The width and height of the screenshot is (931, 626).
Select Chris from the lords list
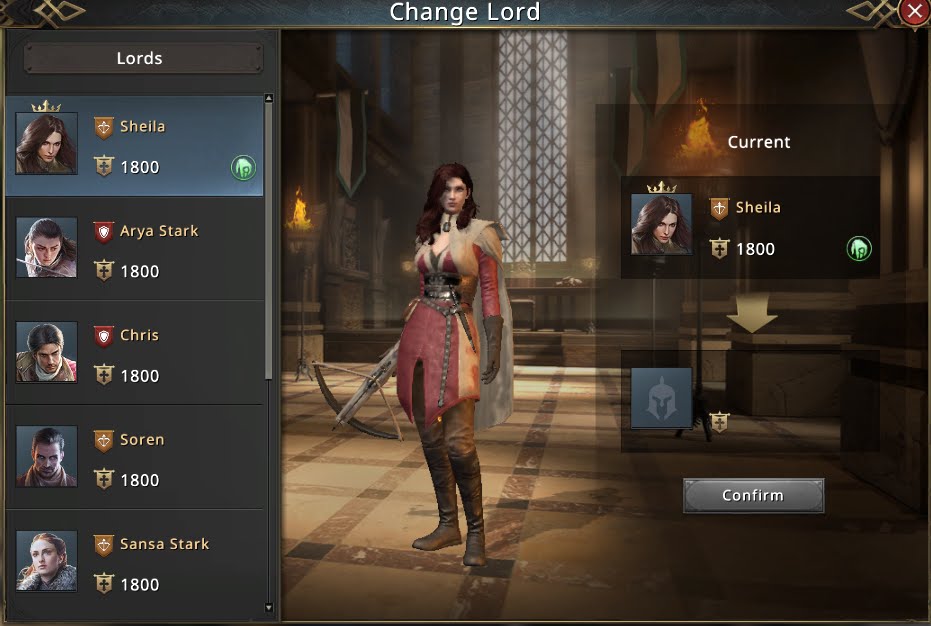tap(135, 354)
